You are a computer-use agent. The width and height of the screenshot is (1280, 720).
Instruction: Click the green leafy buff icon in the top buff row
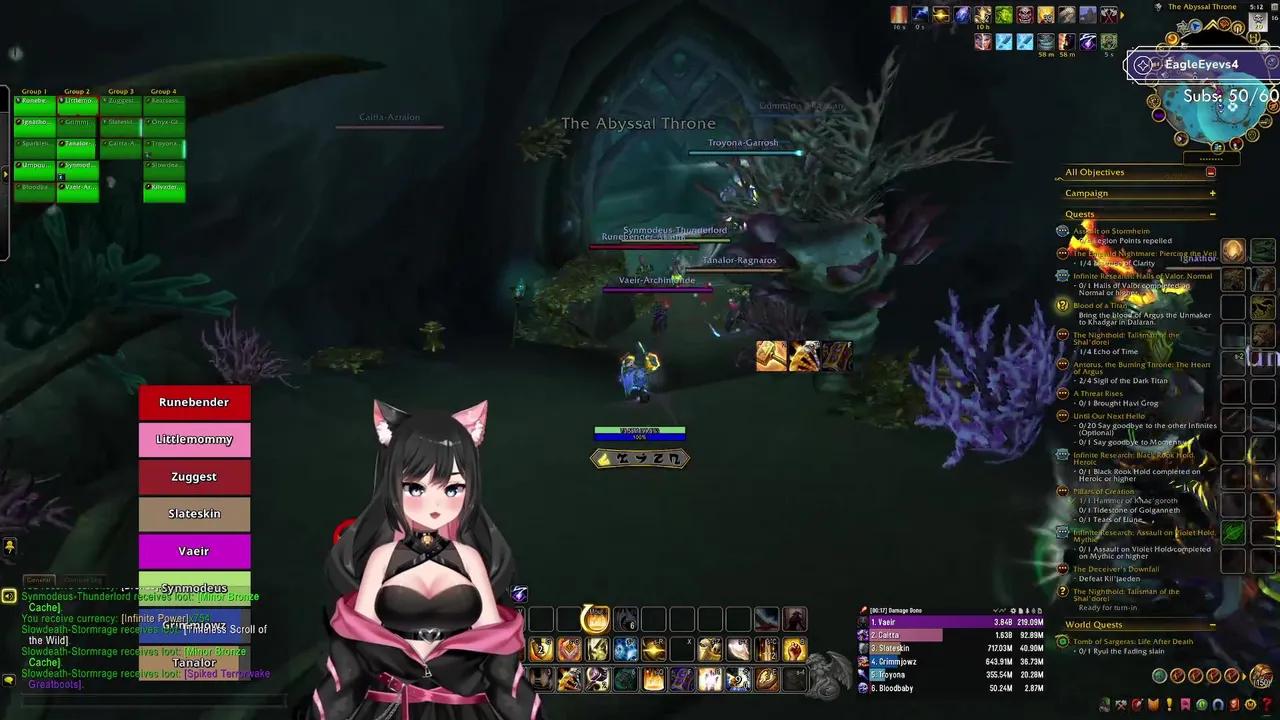[x=1003, y=14]
